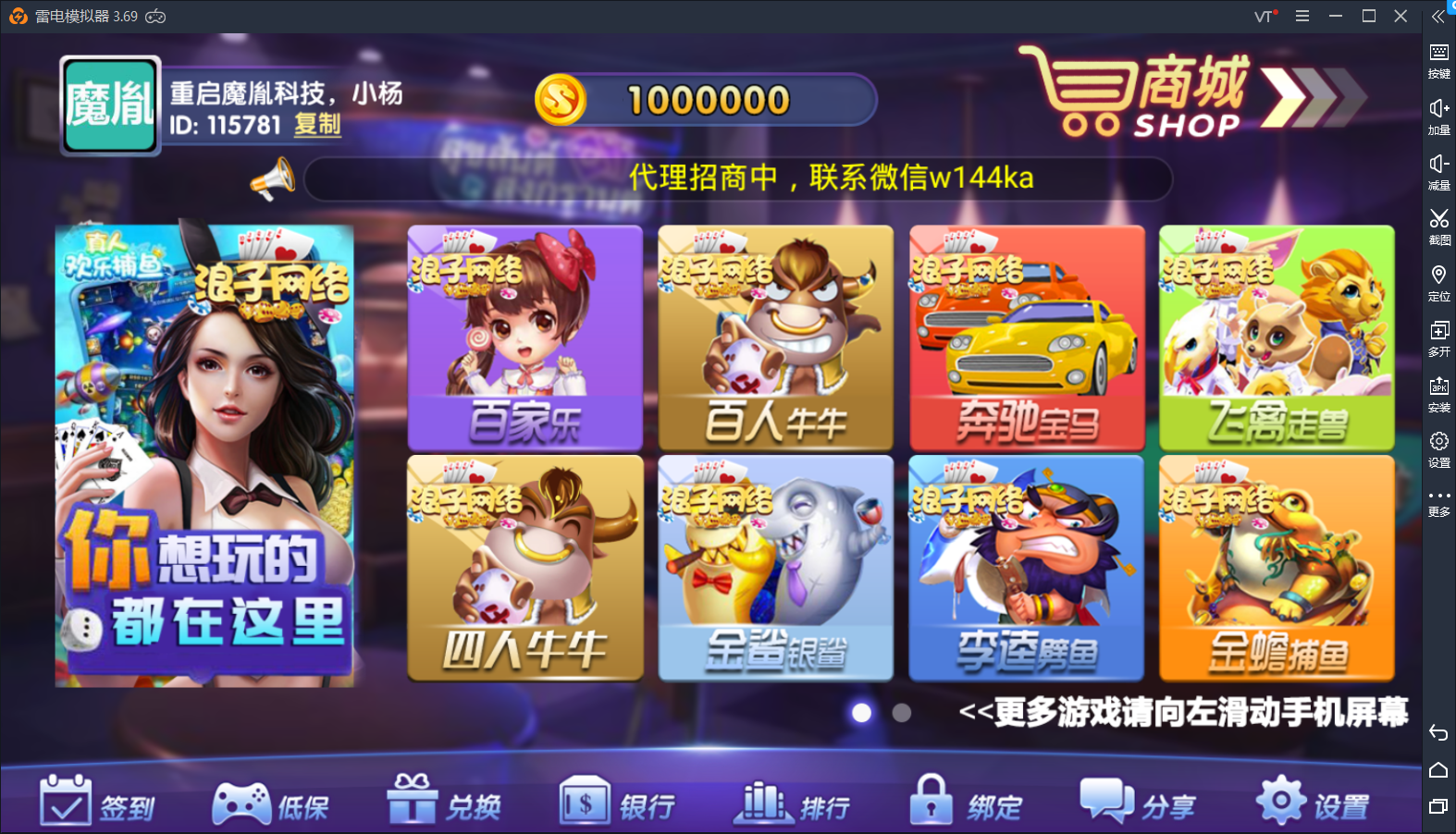The image size is (1456, 834).
Task: Open the emulator hamburger menu
Action: click(1302, 16)
